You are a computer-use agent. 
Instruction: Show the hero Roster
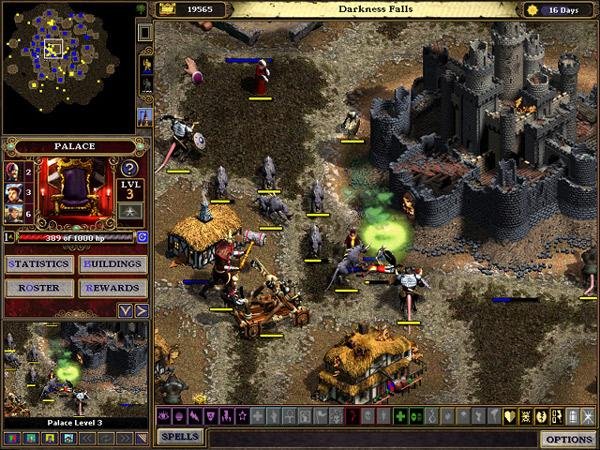(x=39, y=288)
